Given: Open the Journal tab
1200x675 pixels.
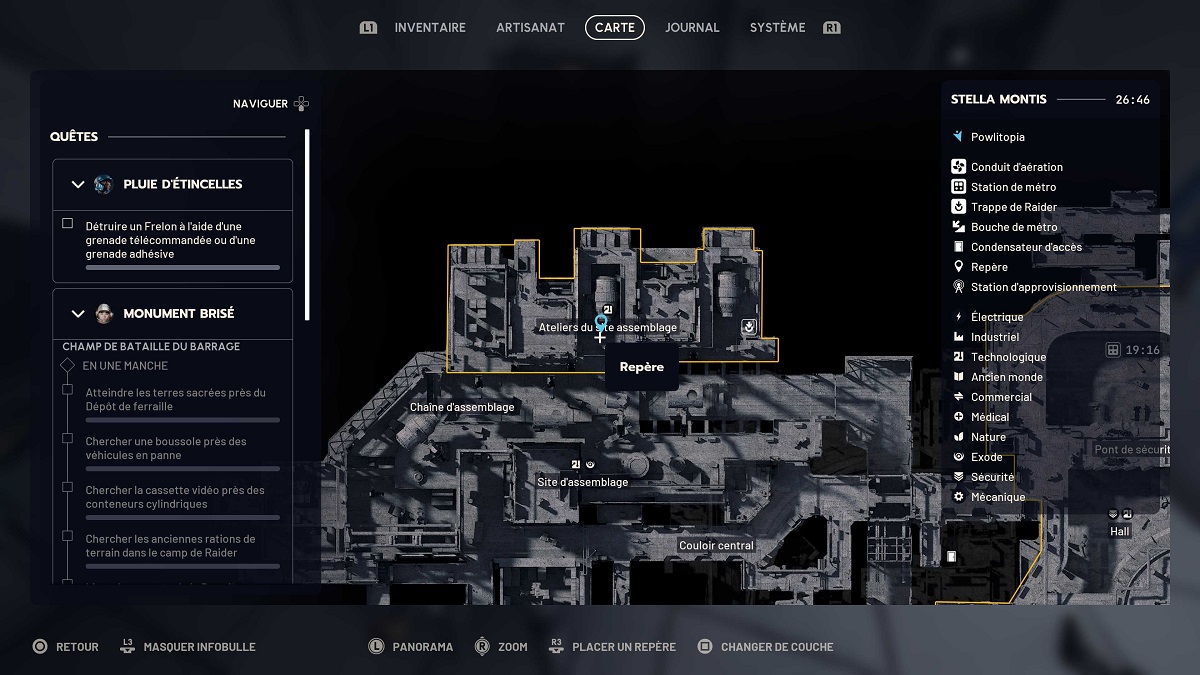Looking at the screenshot, I should click(x=692, y=28).
